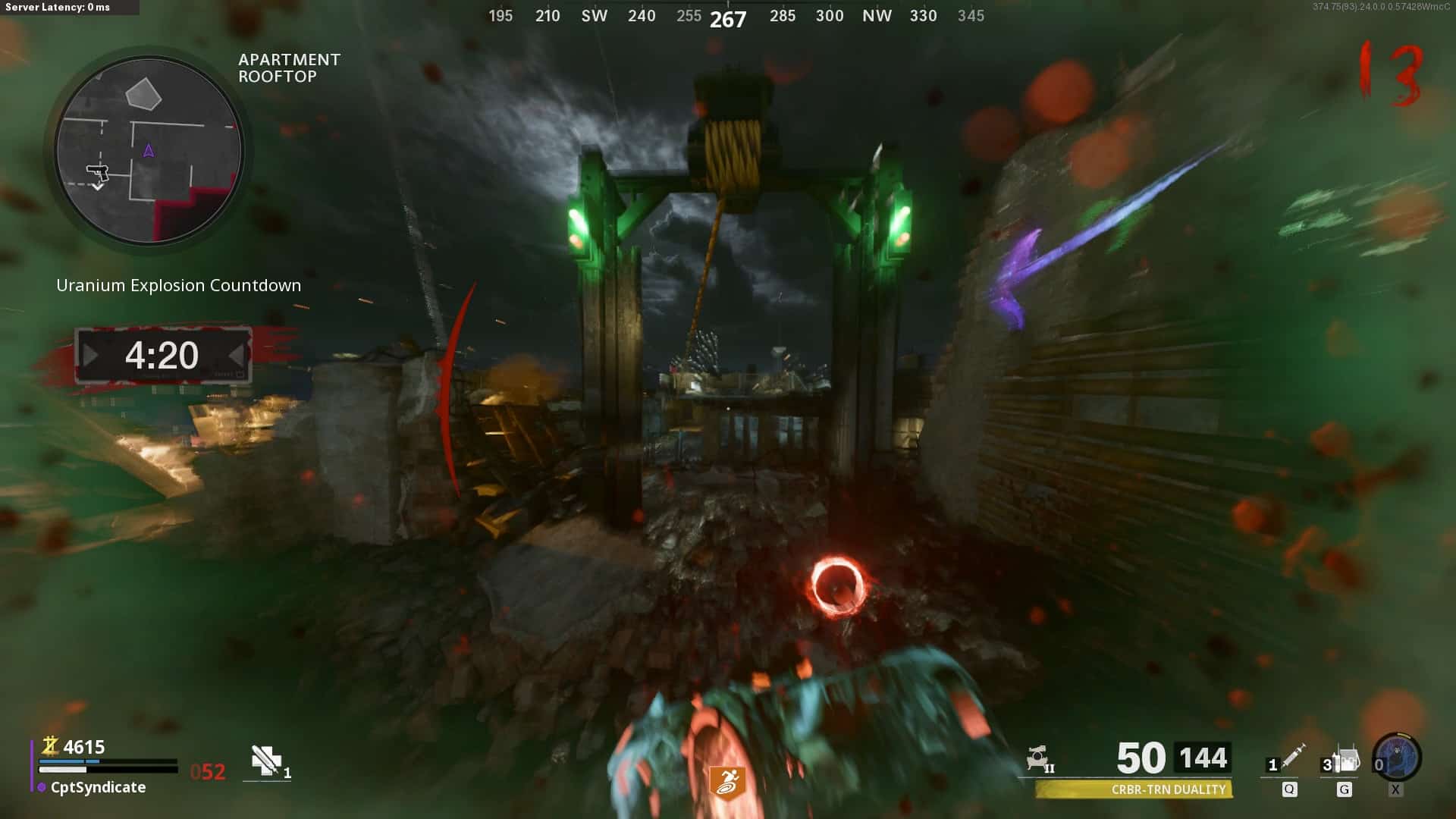This screenshot has width=1456, height=819.
Task: Select the self-revive syringe cross icon
Action: click(266, 760)
